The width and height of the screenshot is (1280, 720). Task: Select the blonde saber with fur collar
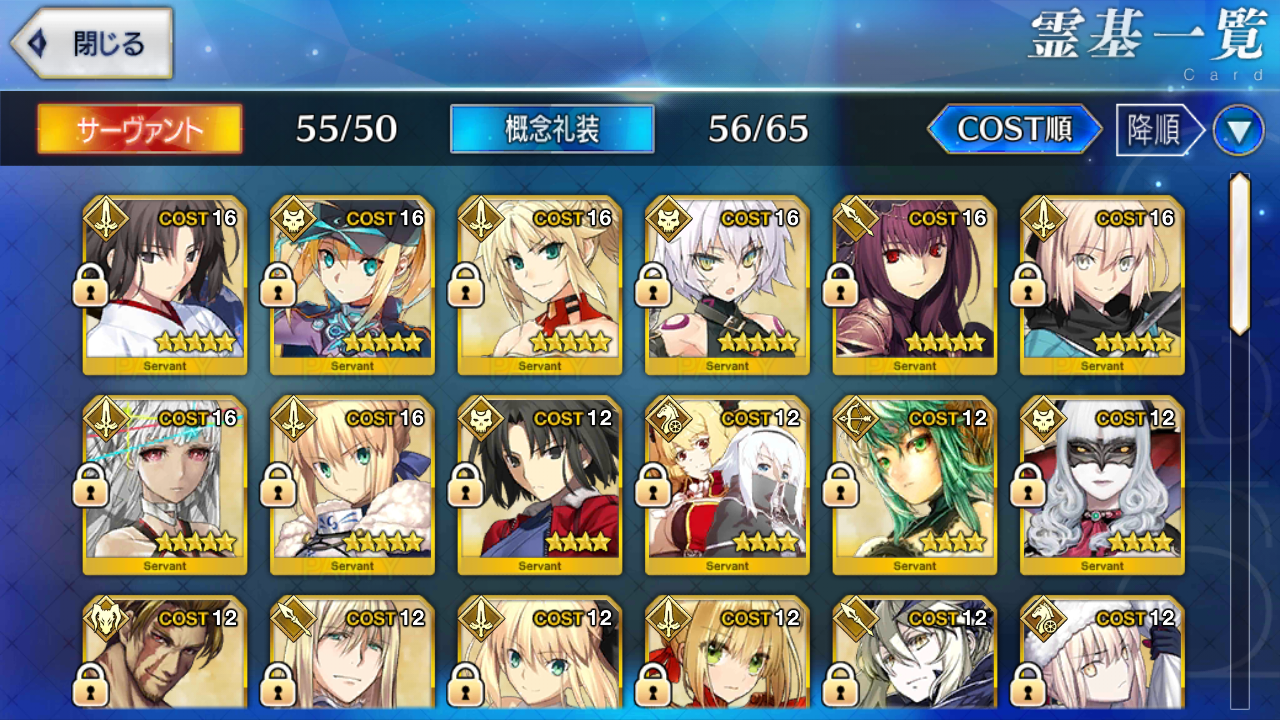click(352, 485)
